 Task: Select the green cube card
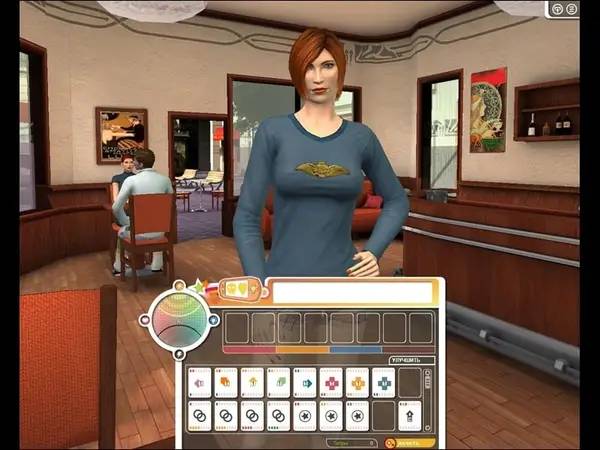coord(279,382)
